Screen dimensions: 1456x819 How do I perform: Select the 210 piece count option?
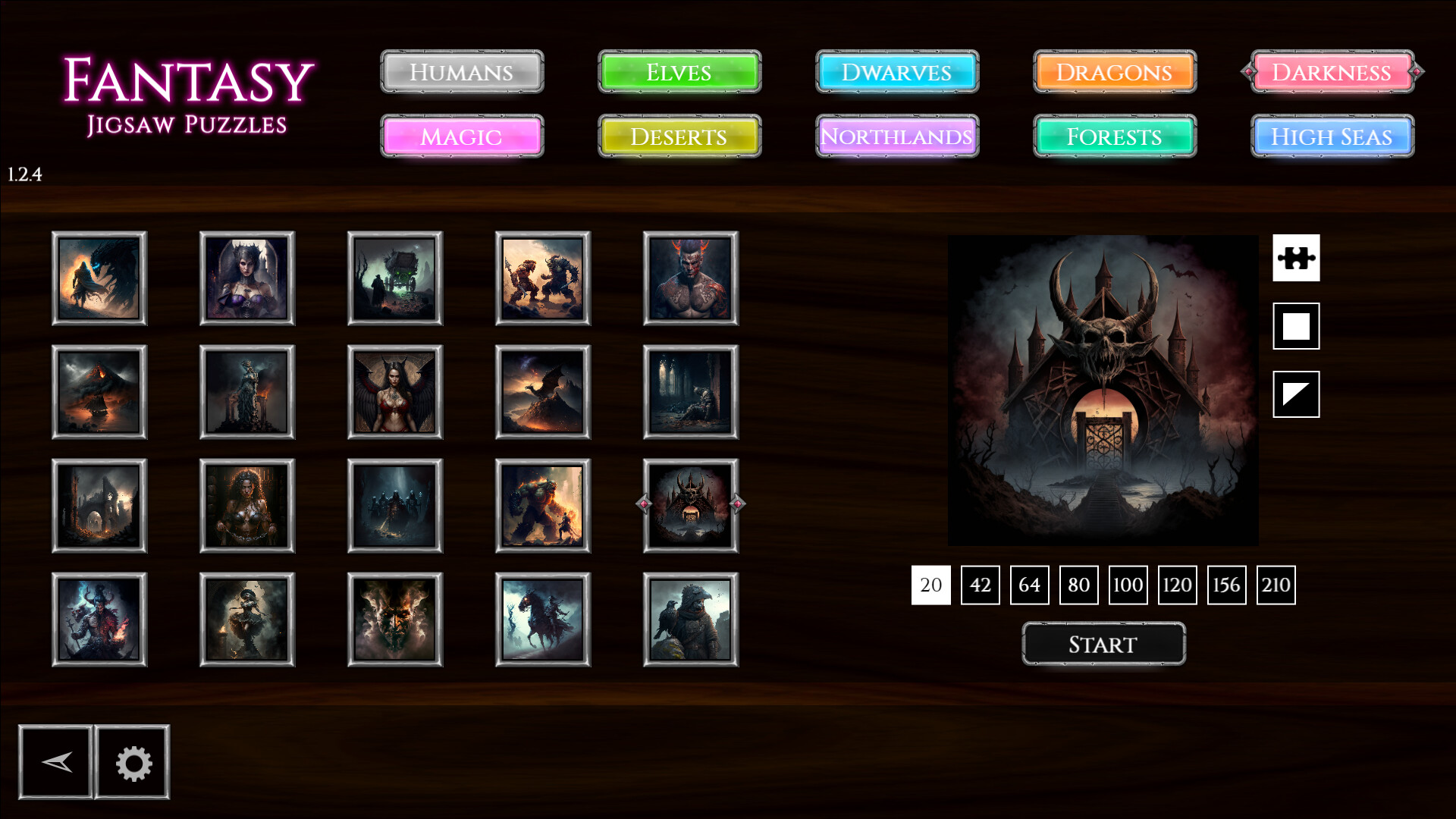click(x=1276, y=585)
